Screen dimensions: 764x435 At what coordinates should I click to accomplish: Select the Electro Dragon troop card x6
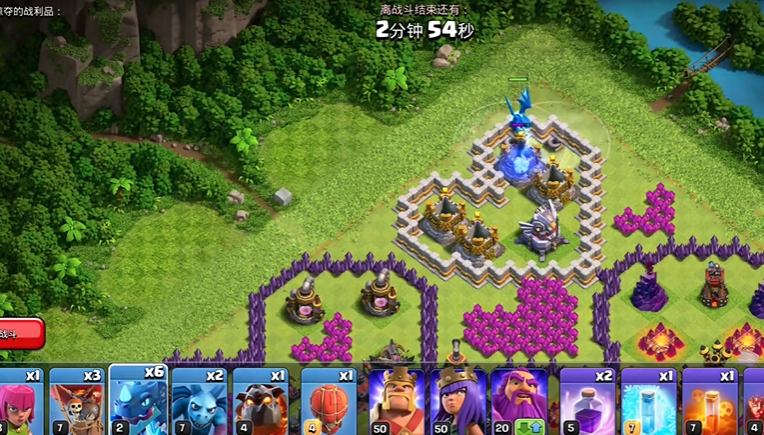(138, 400)
